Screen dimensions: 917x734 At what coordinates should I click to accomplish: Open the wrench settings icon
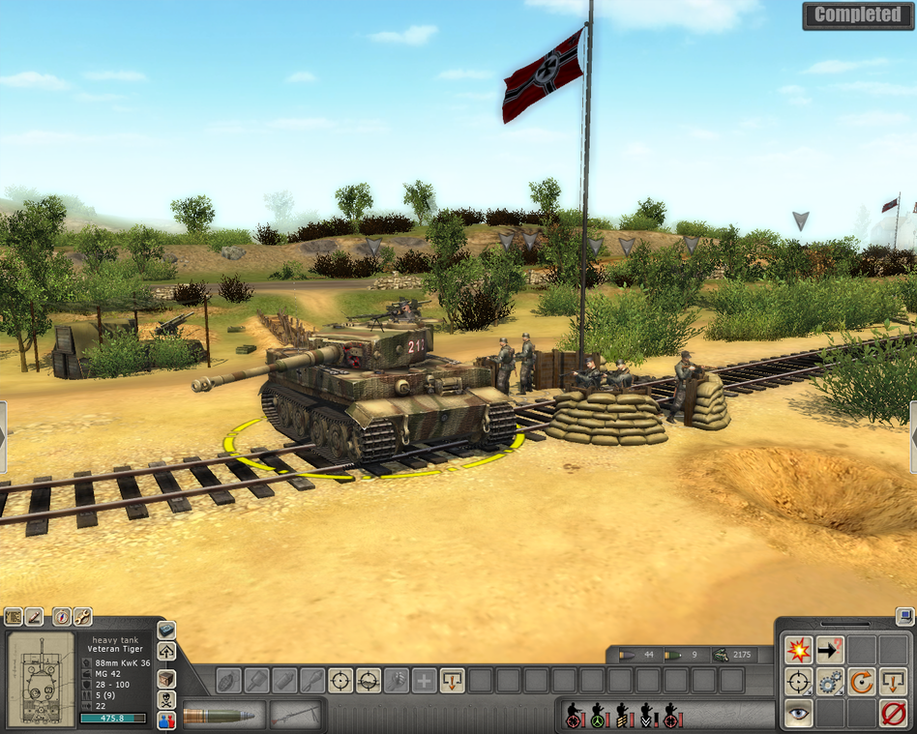[x=82, y=616]
